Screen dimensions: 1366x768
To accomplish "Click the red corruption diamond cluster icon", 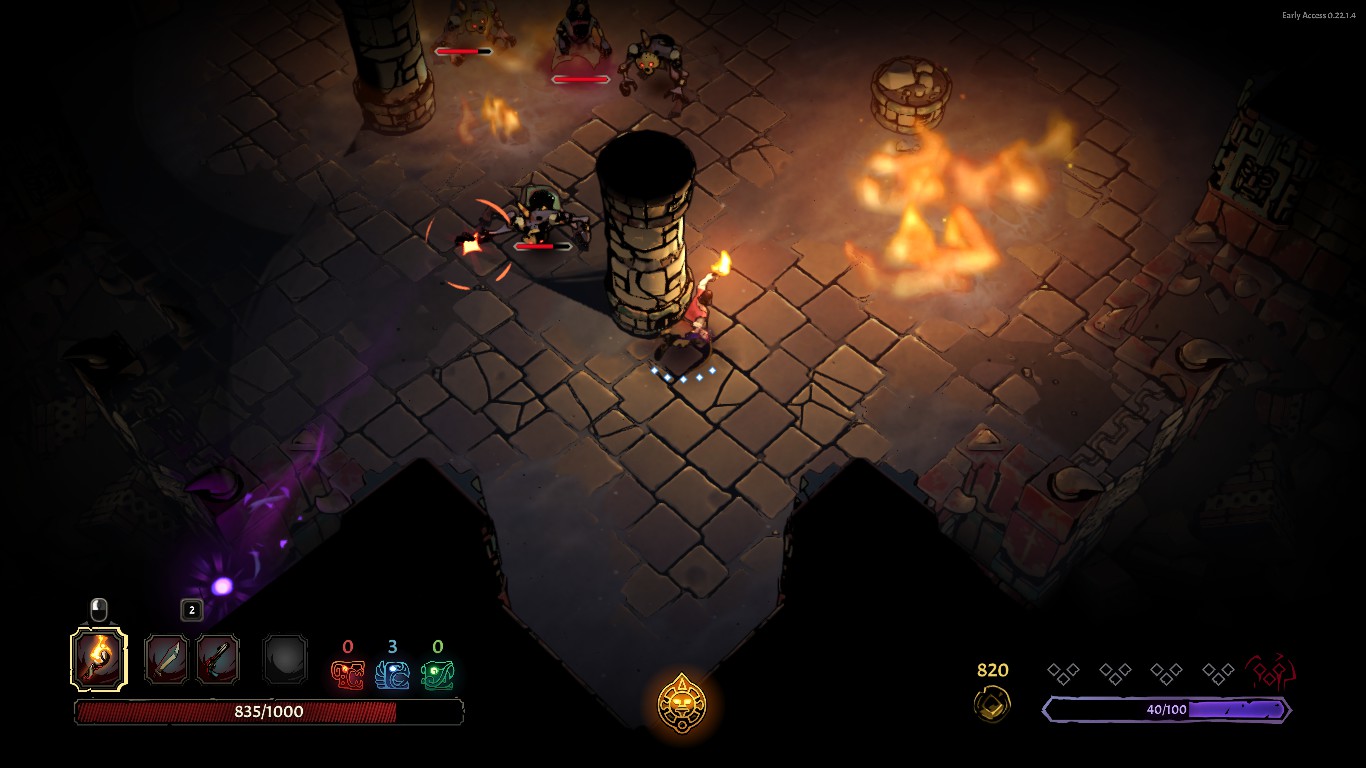I will pyautogui.click(x=1271, y=673).
